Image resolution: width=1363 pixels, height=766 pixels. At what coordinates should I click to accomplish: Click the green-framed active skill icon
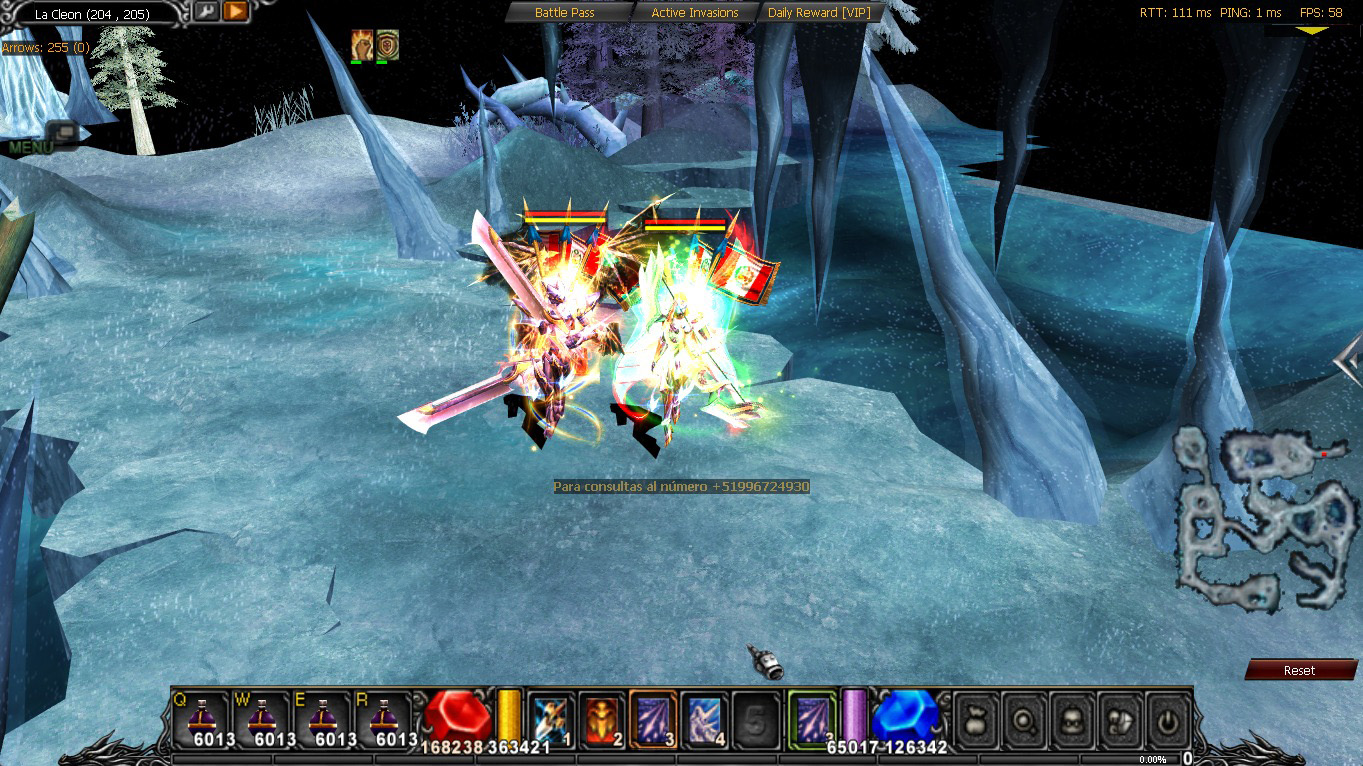[x=811, y=718]
